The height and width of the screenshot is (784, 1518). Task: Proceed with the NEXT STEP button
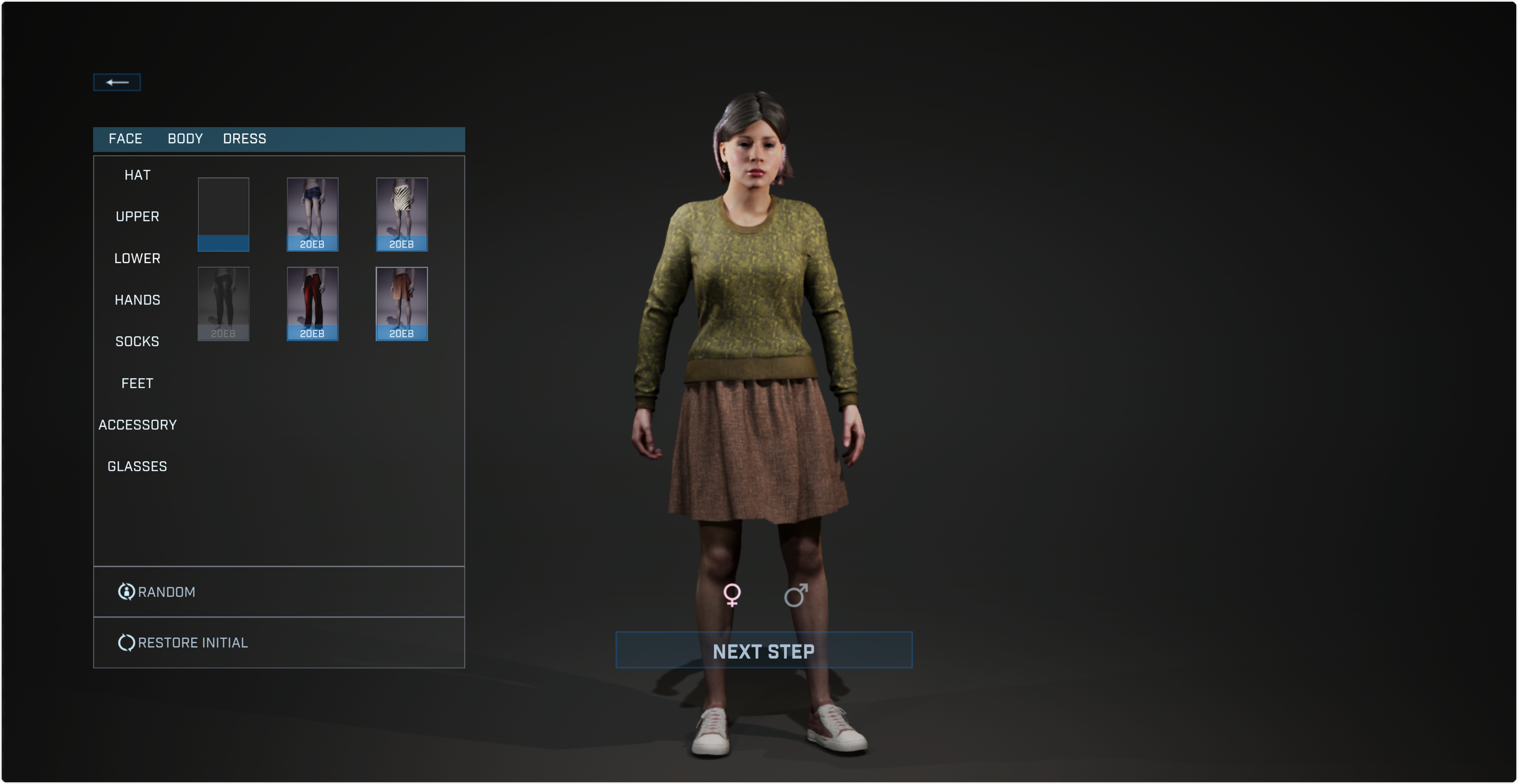[764, 650]
